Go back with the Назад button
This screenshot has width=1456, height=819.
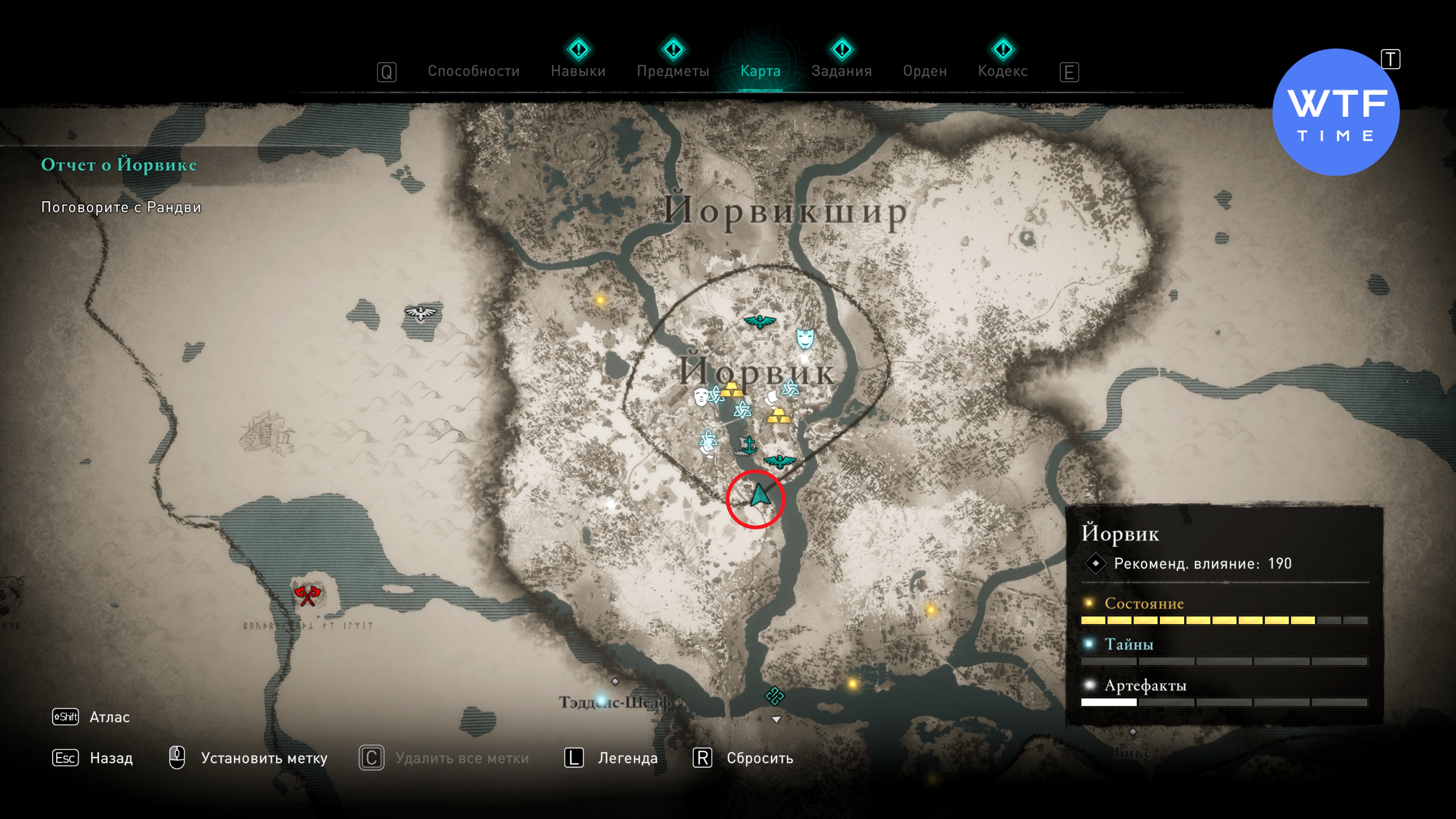(x=111, y=758)
